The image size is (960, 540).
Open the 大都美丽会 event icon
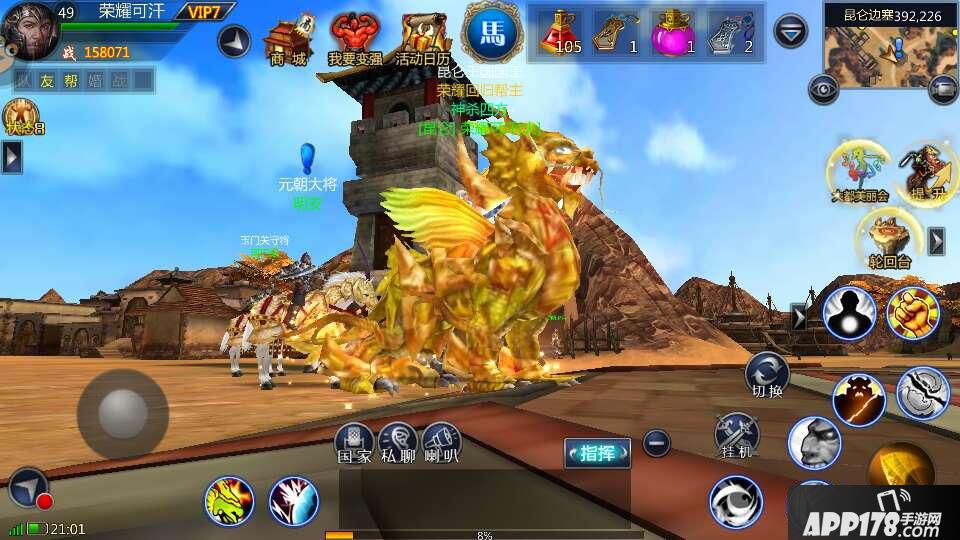coord(858,170)
